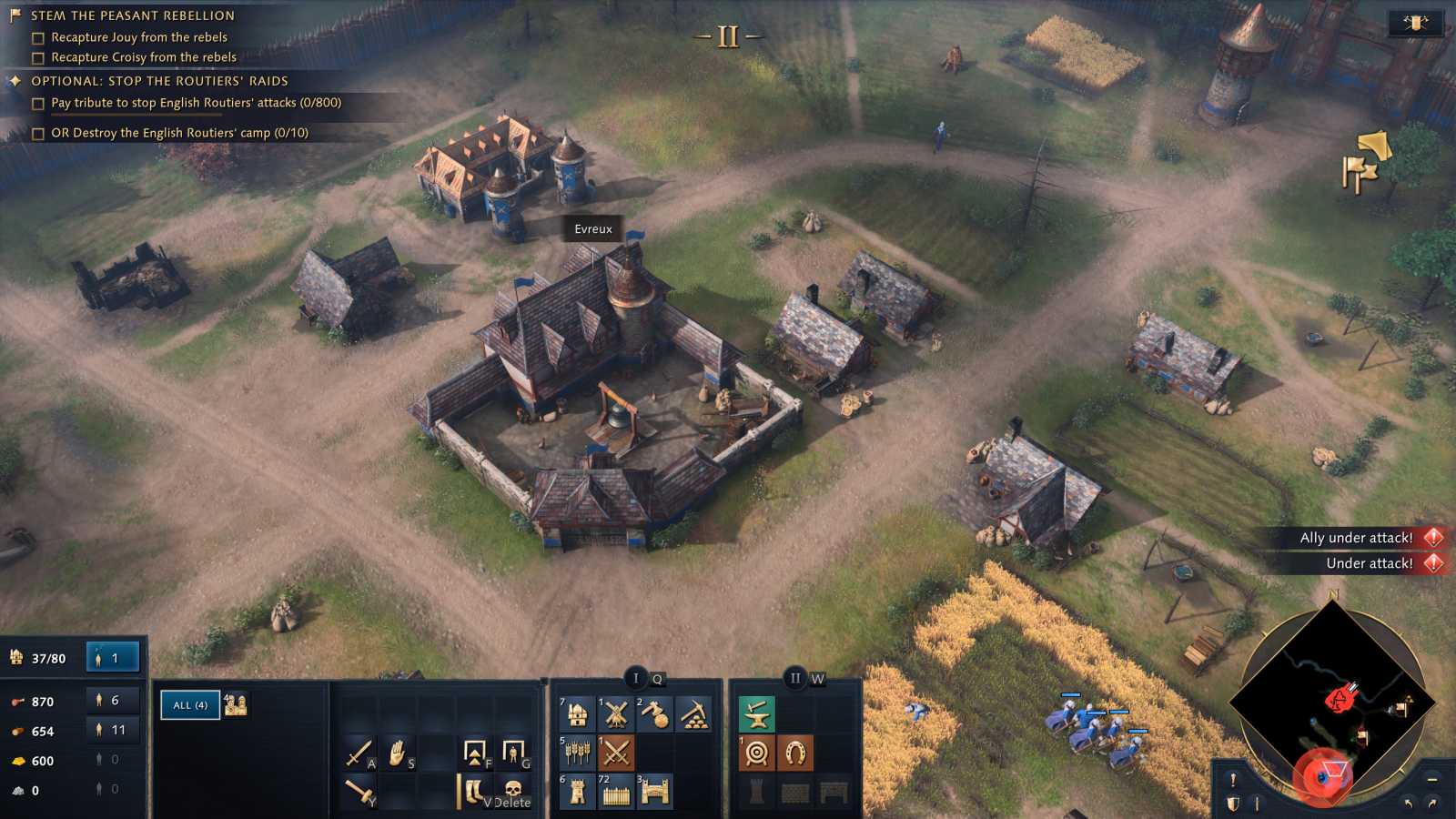Select the Mill icon in the build panel
Image resolution: width=1456 pixels, height=819 pixels.
coord(617,714)
